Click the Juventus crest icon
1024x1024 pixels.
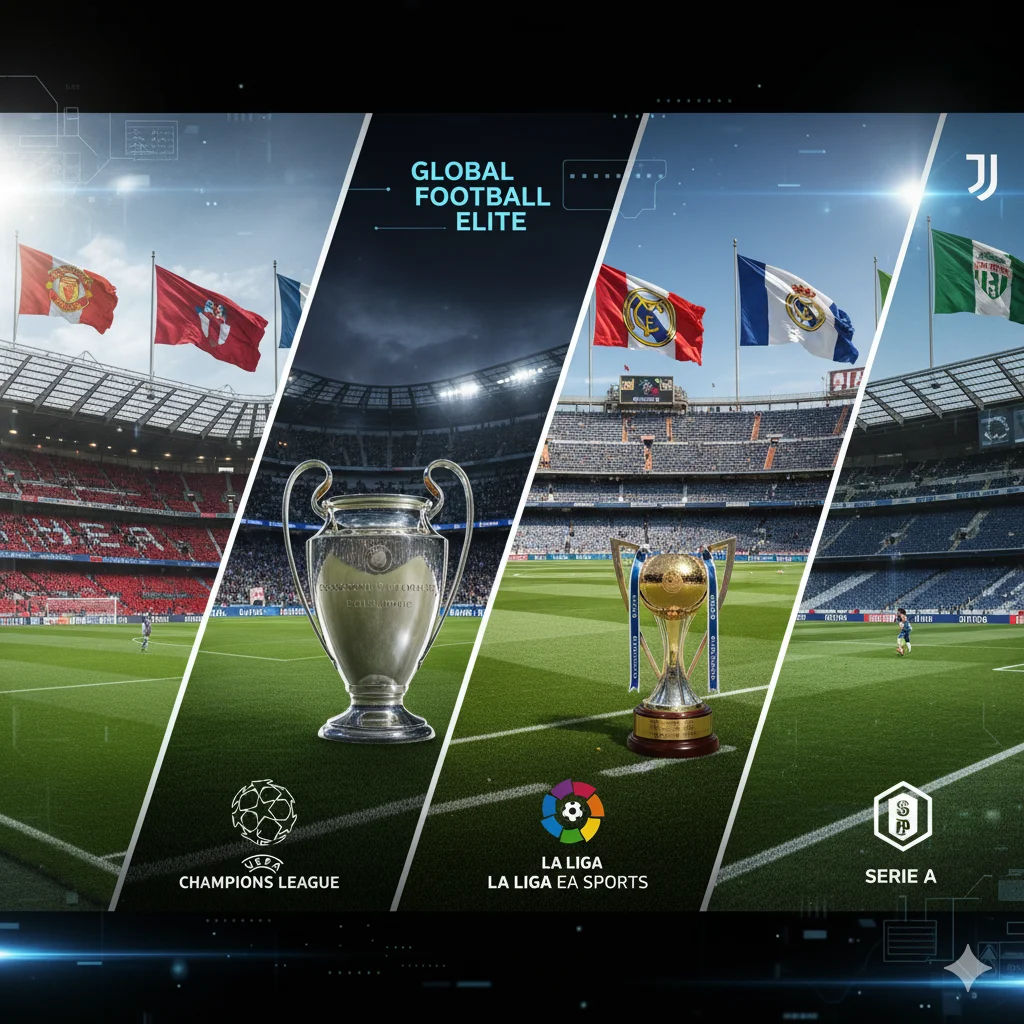[981, 176]
